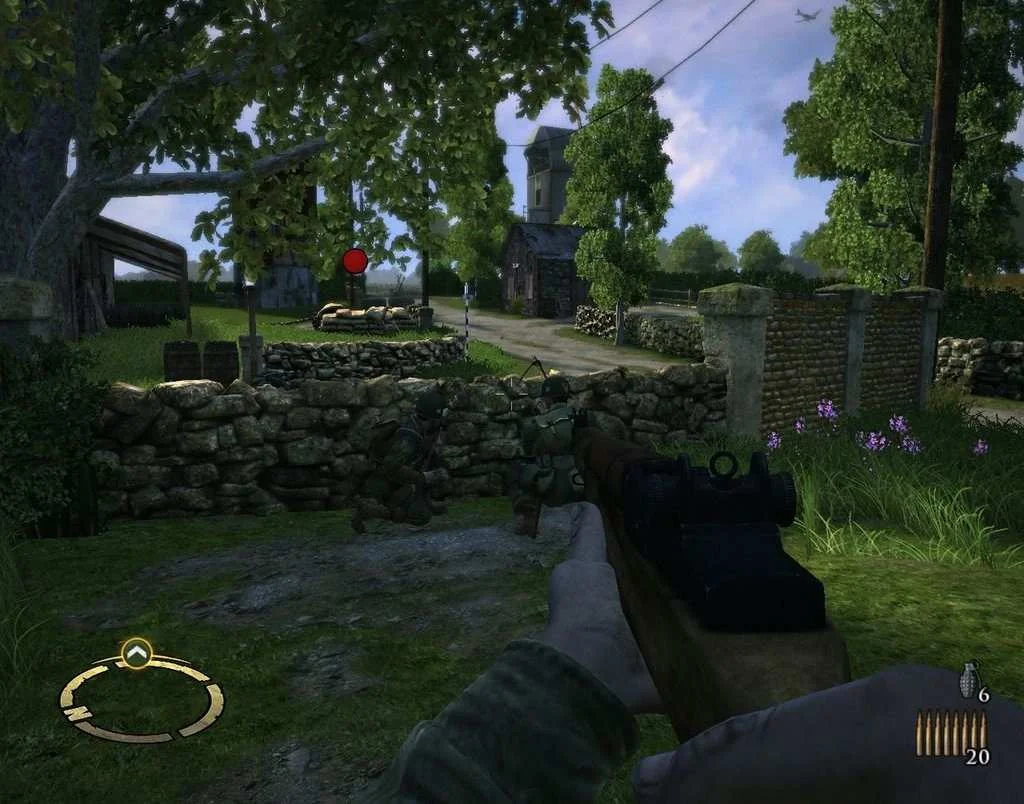Viewport: 1024px width, 804px height.
Task: Select the grenade icon
Action: click(x=967, y=678)
